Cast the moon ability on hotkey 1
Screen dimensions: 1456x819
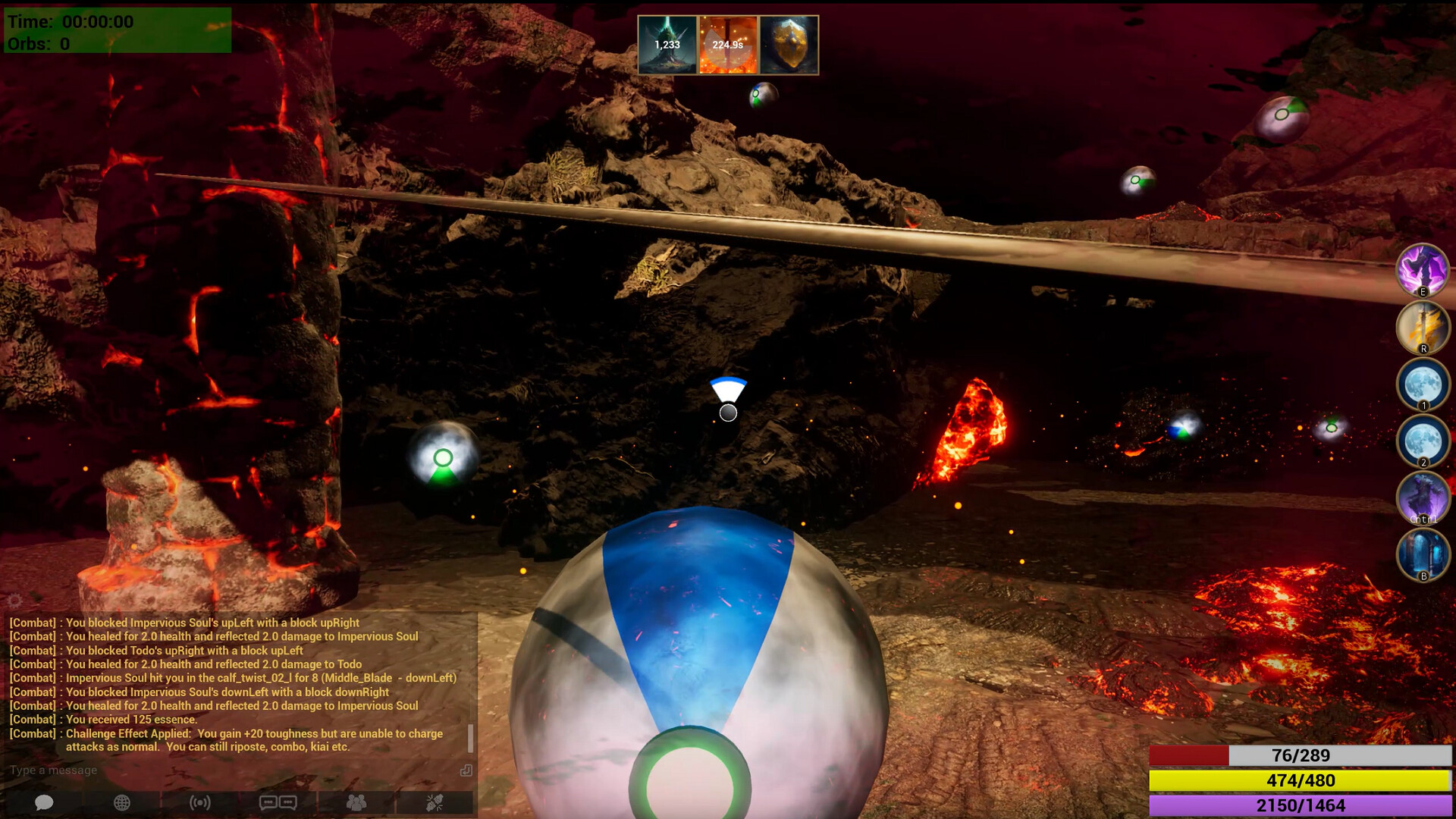[x=1424, y=385]
